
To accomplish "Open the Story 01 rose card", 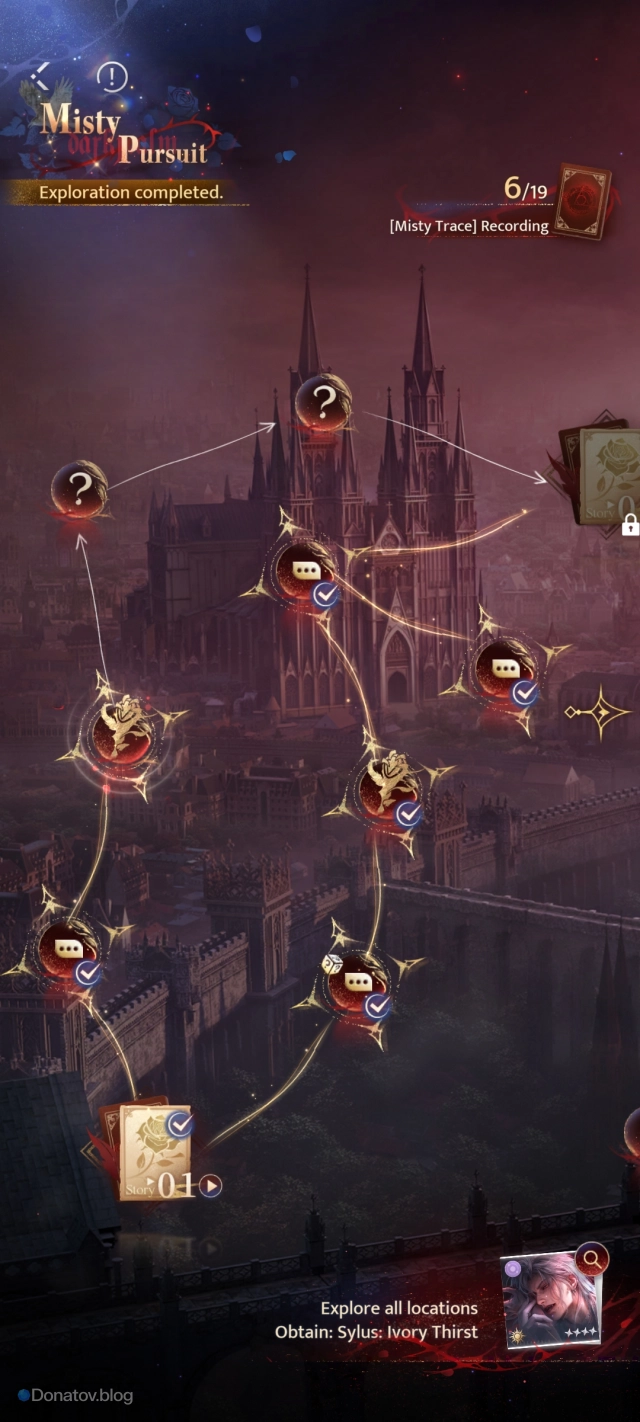I will [x=154, y=1152].
